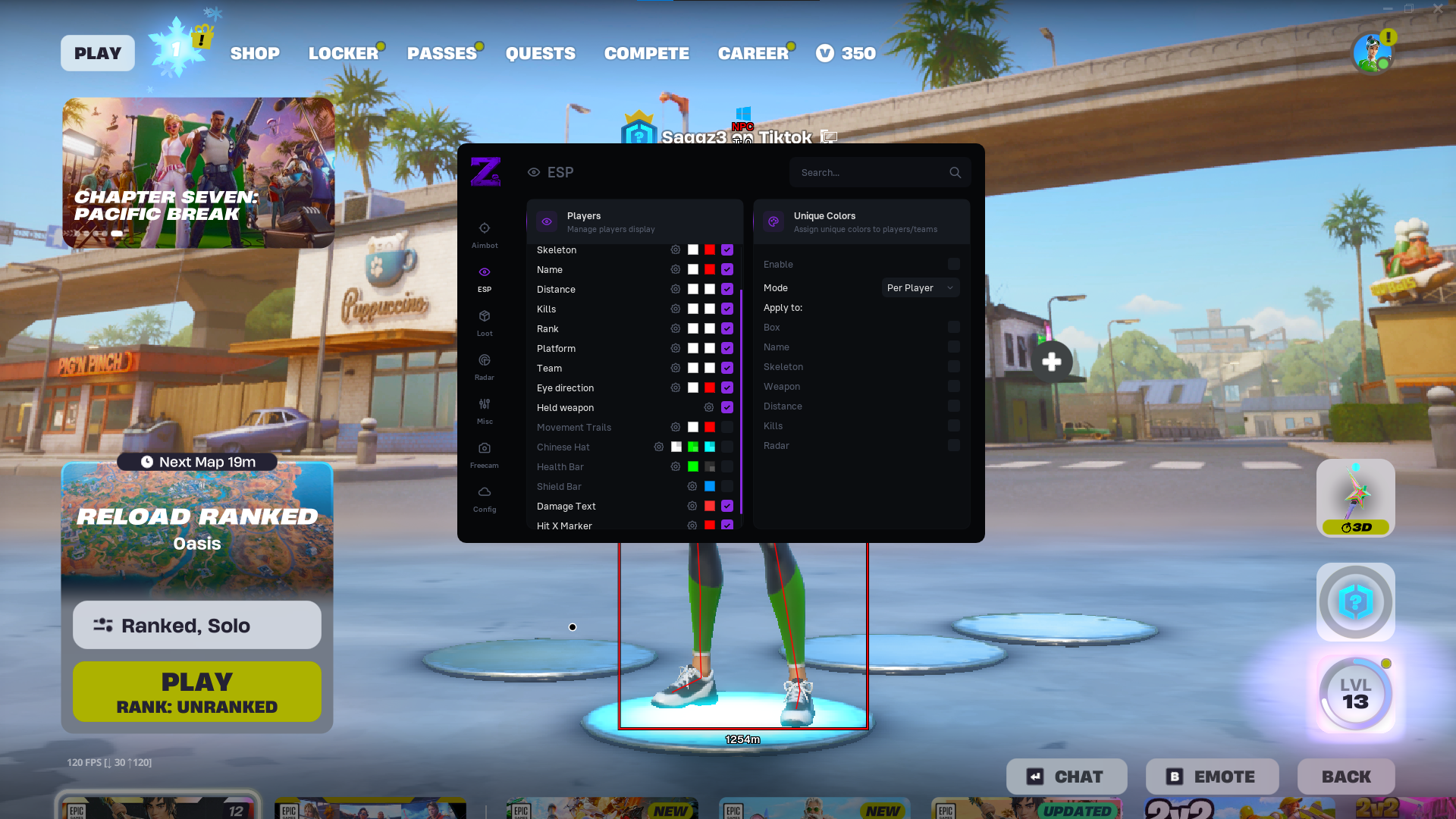Click the 3D pickaxe item tile
This screenshot has height=819, width=1456.
click(1355, 497)
